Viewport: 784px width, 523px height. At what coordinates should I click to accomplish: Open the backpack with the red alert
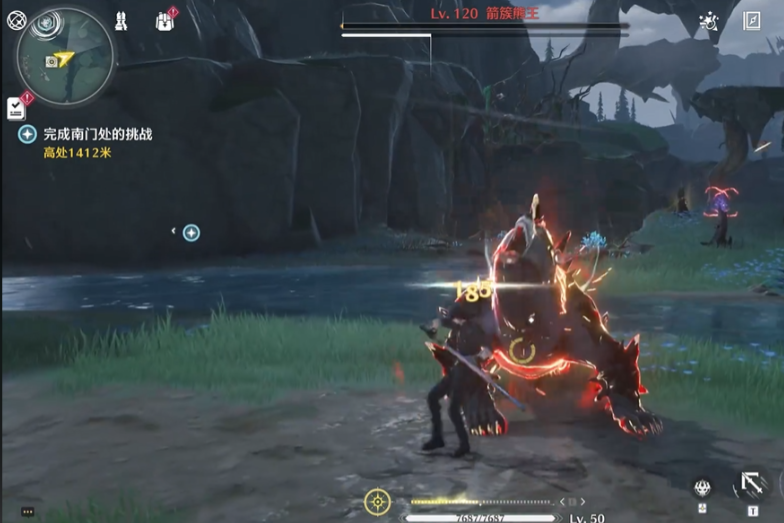click(165, 21)
